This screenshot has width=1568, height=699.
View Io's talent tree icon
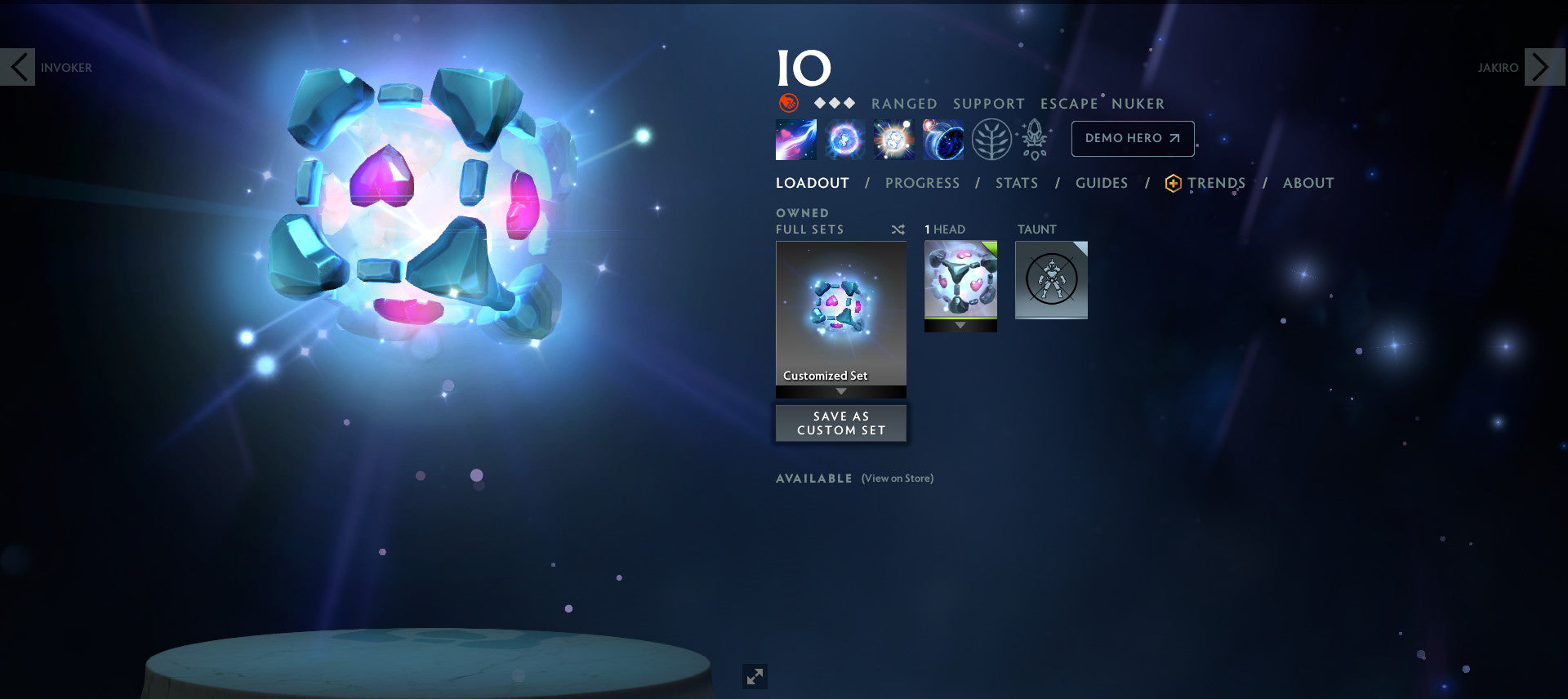(991, 139)
